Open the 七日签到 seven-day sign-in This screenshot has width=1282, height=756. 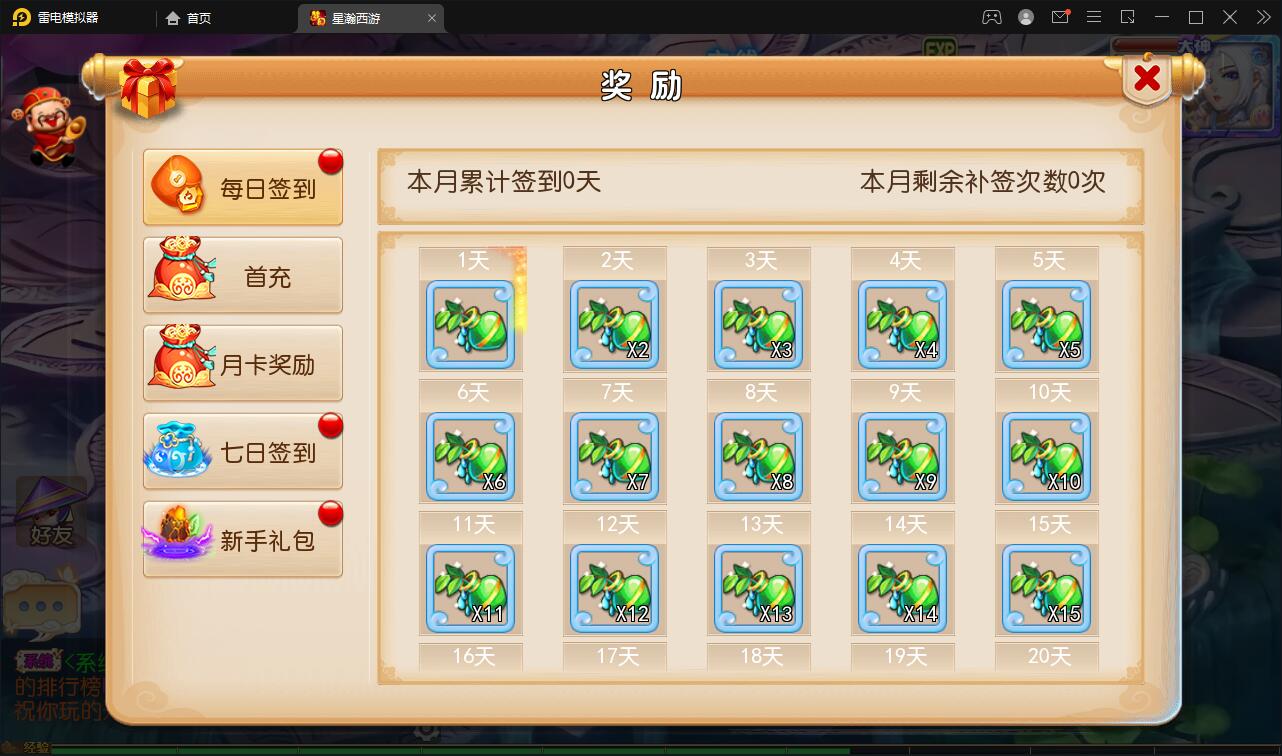click(242, 450)
